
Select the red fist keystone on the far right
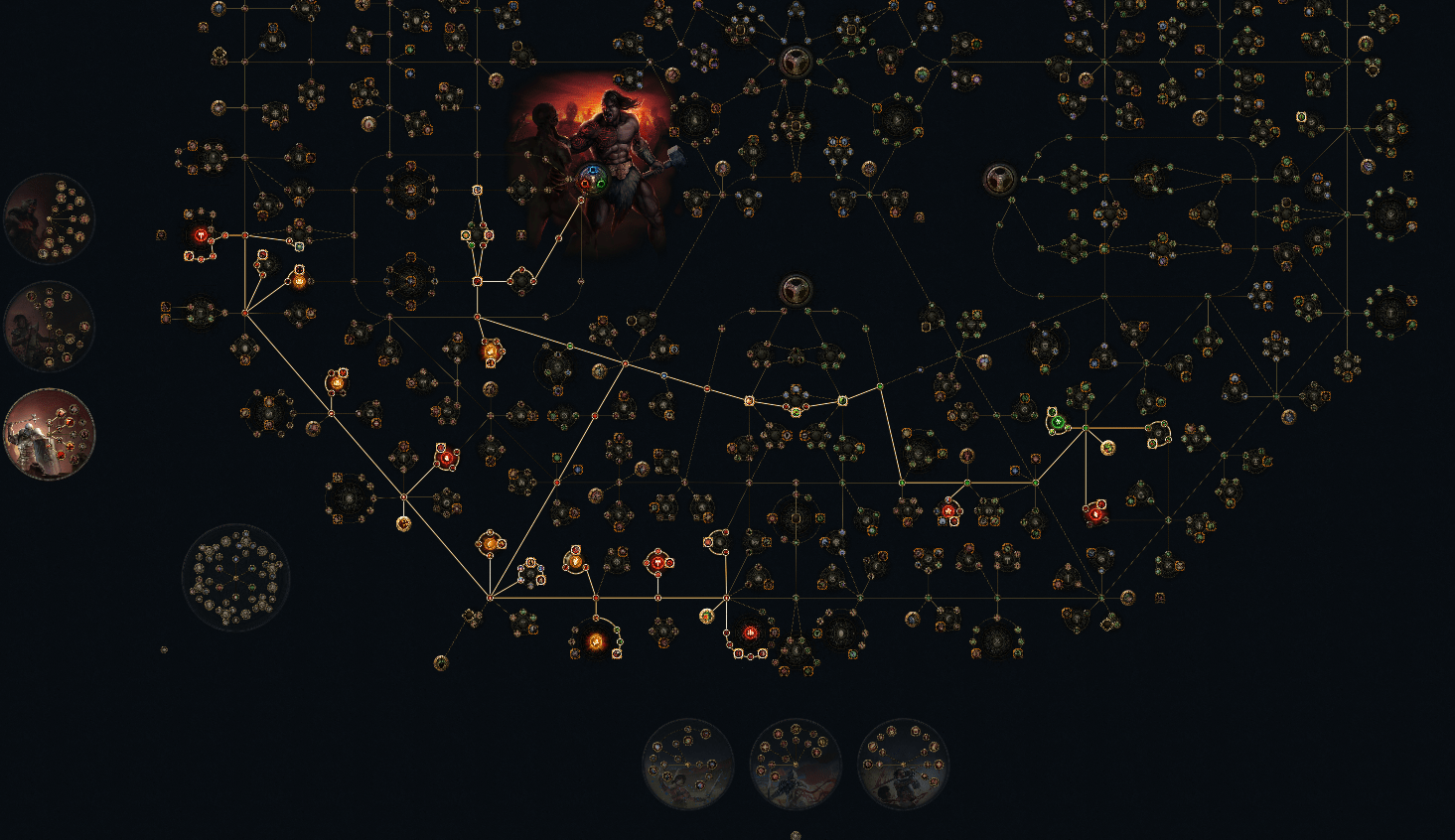point(1095,514)
